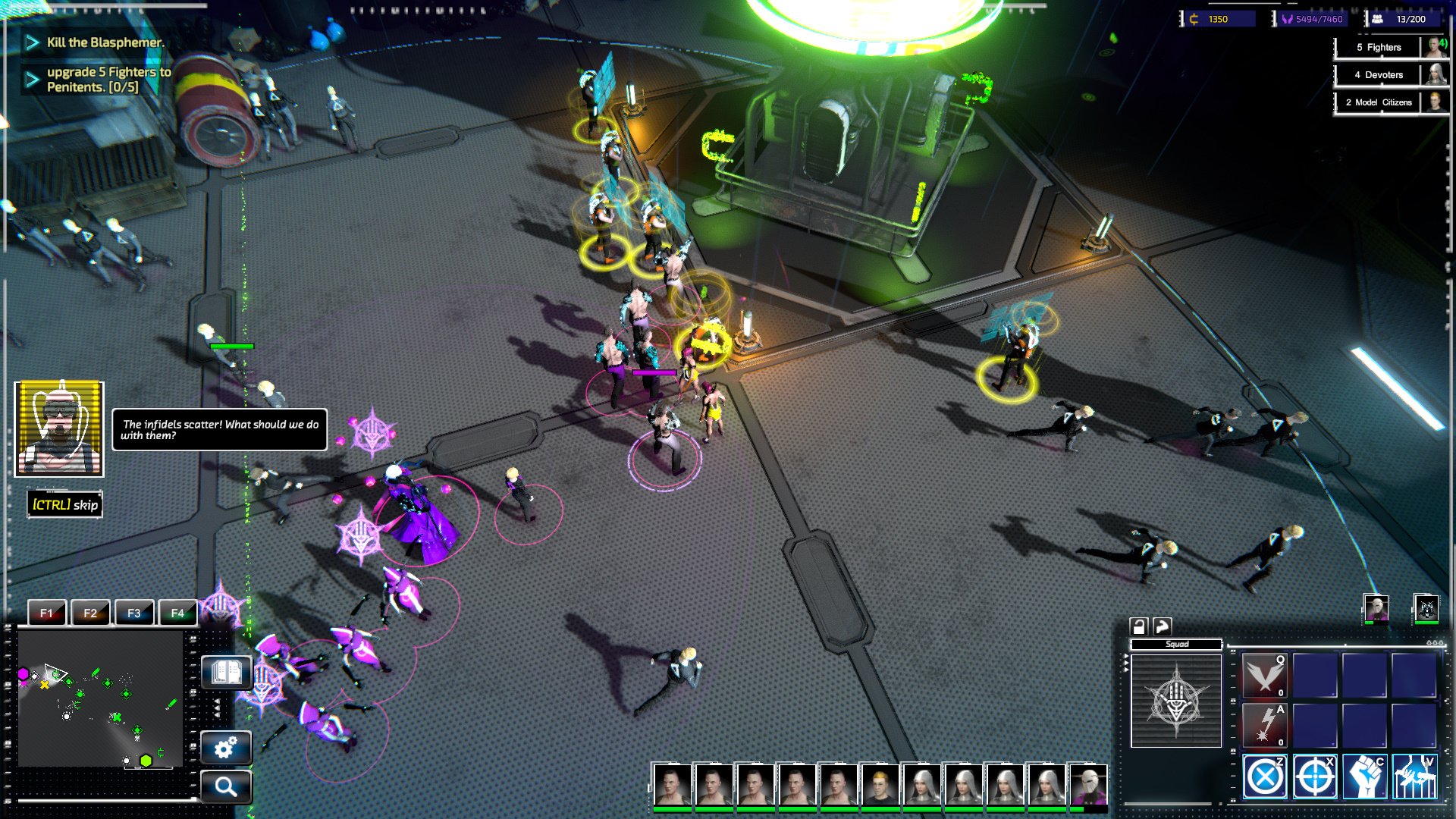Toggle the open padlock button
This screenshot has height=819, width=1456.
pyautogui.click(x=1138, y=626)
